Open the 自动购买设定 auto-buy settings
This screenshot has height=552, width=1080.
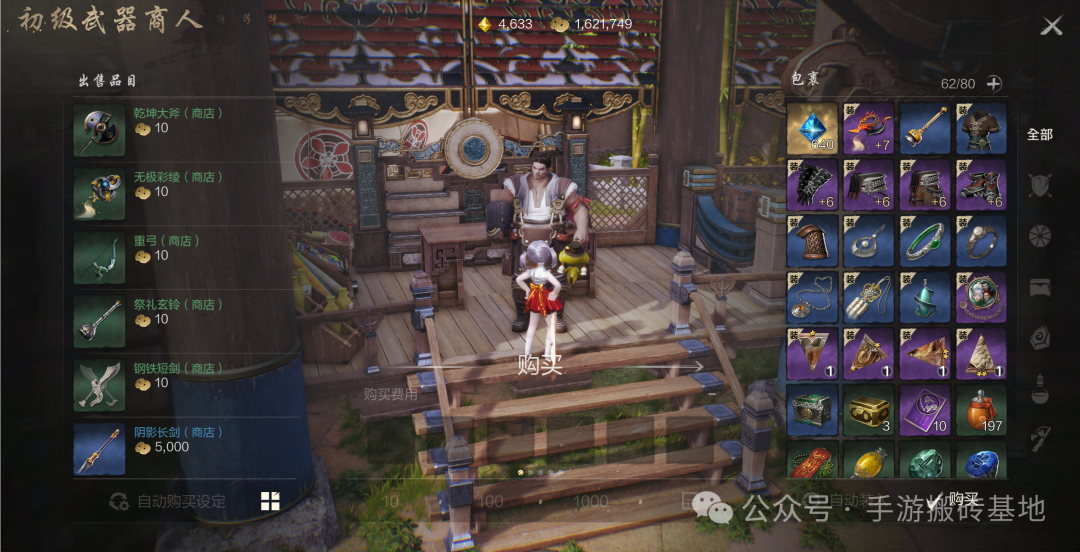pyautogui.click(x=168, y=501)
